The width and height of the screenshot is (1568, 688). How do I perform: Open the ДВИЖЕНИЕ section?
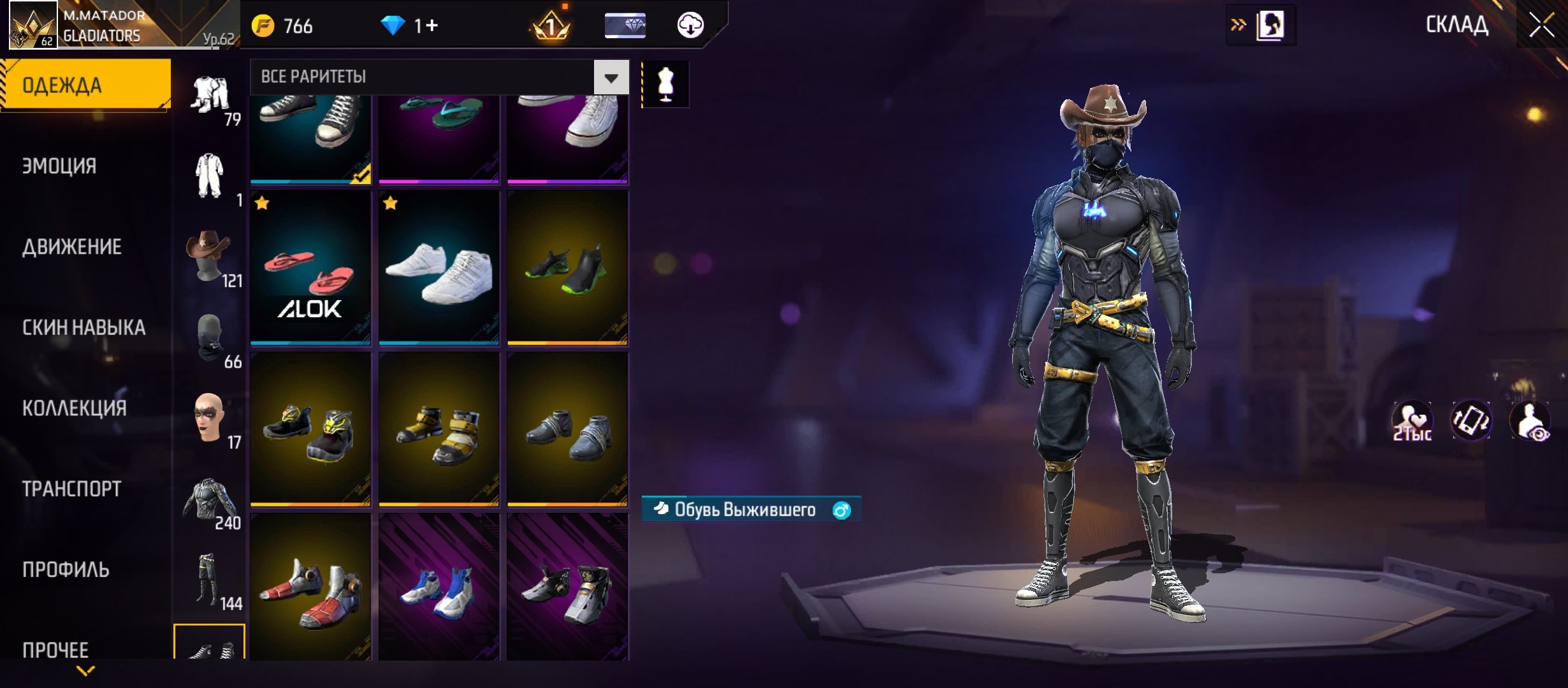pos(72,247)
